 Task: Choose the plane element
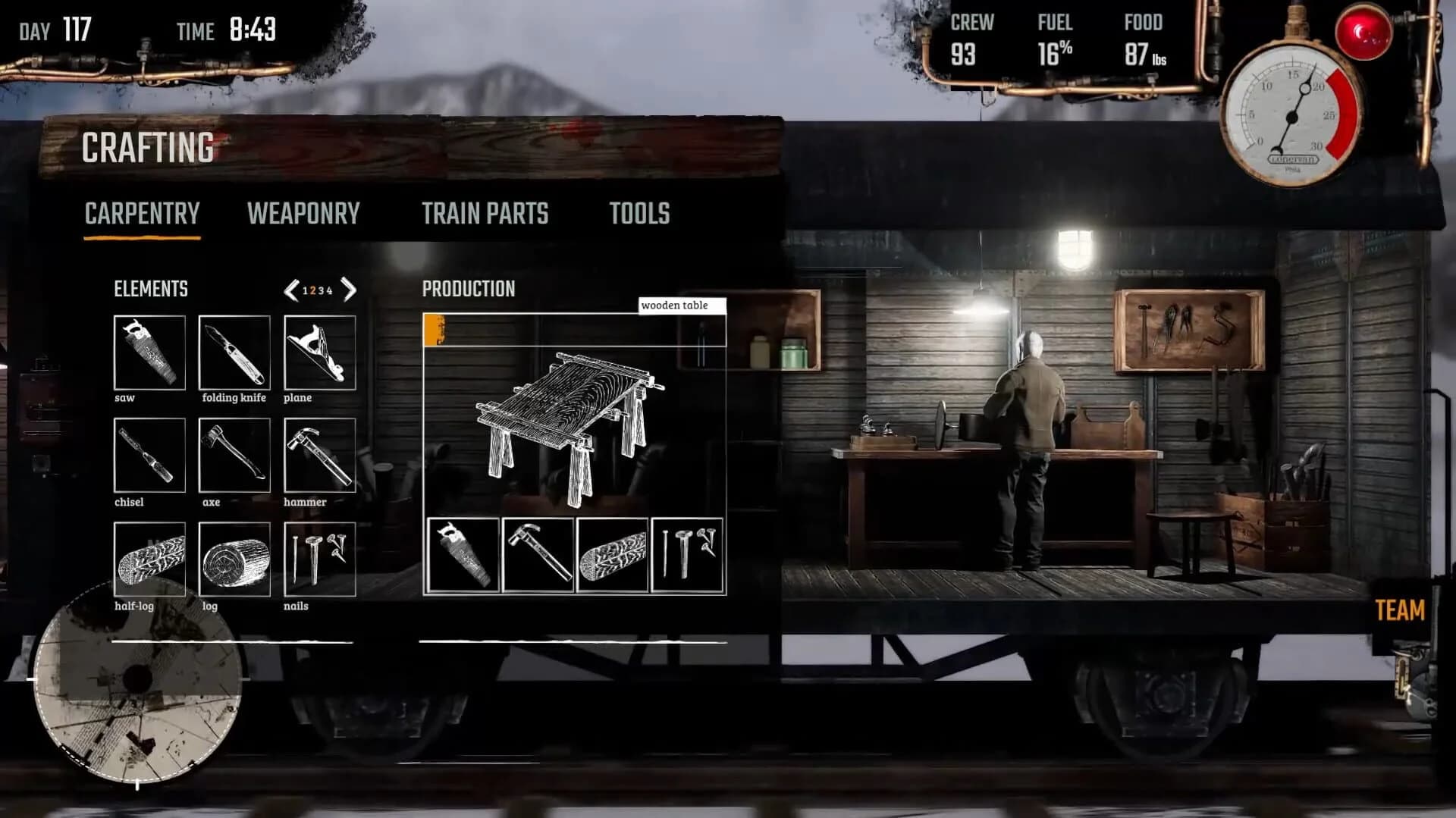pyautogui.click(x=320, y=351)
